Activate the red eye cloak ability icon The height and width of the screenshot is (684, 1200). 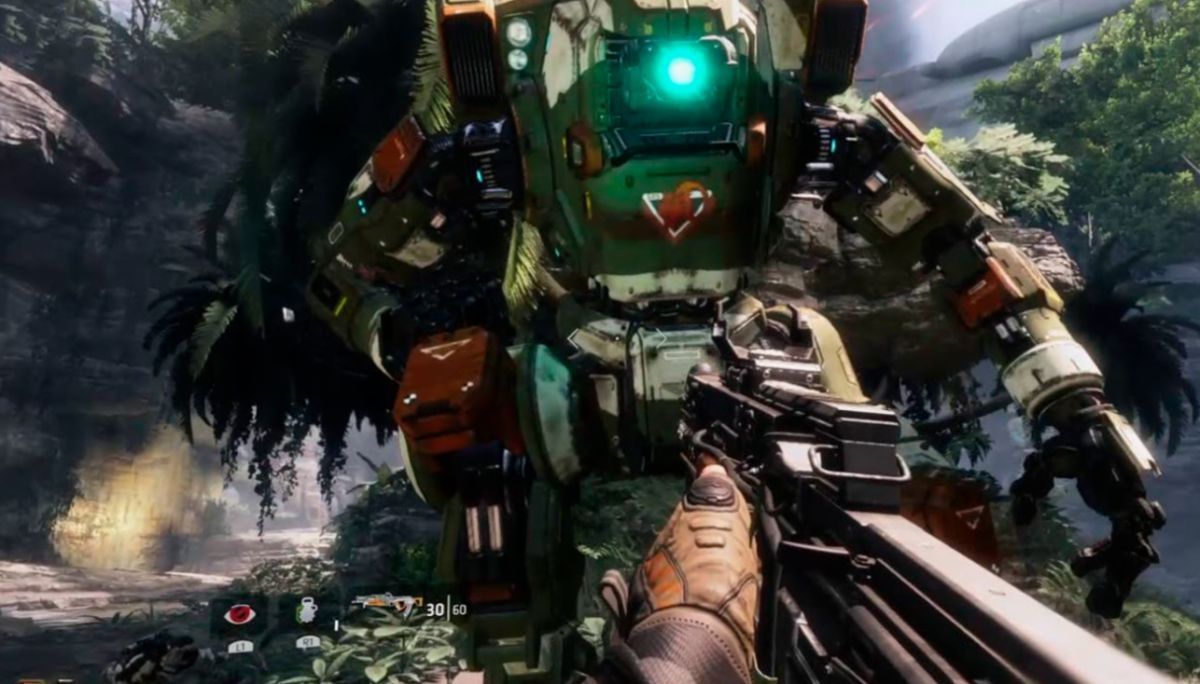click(239, 614)
